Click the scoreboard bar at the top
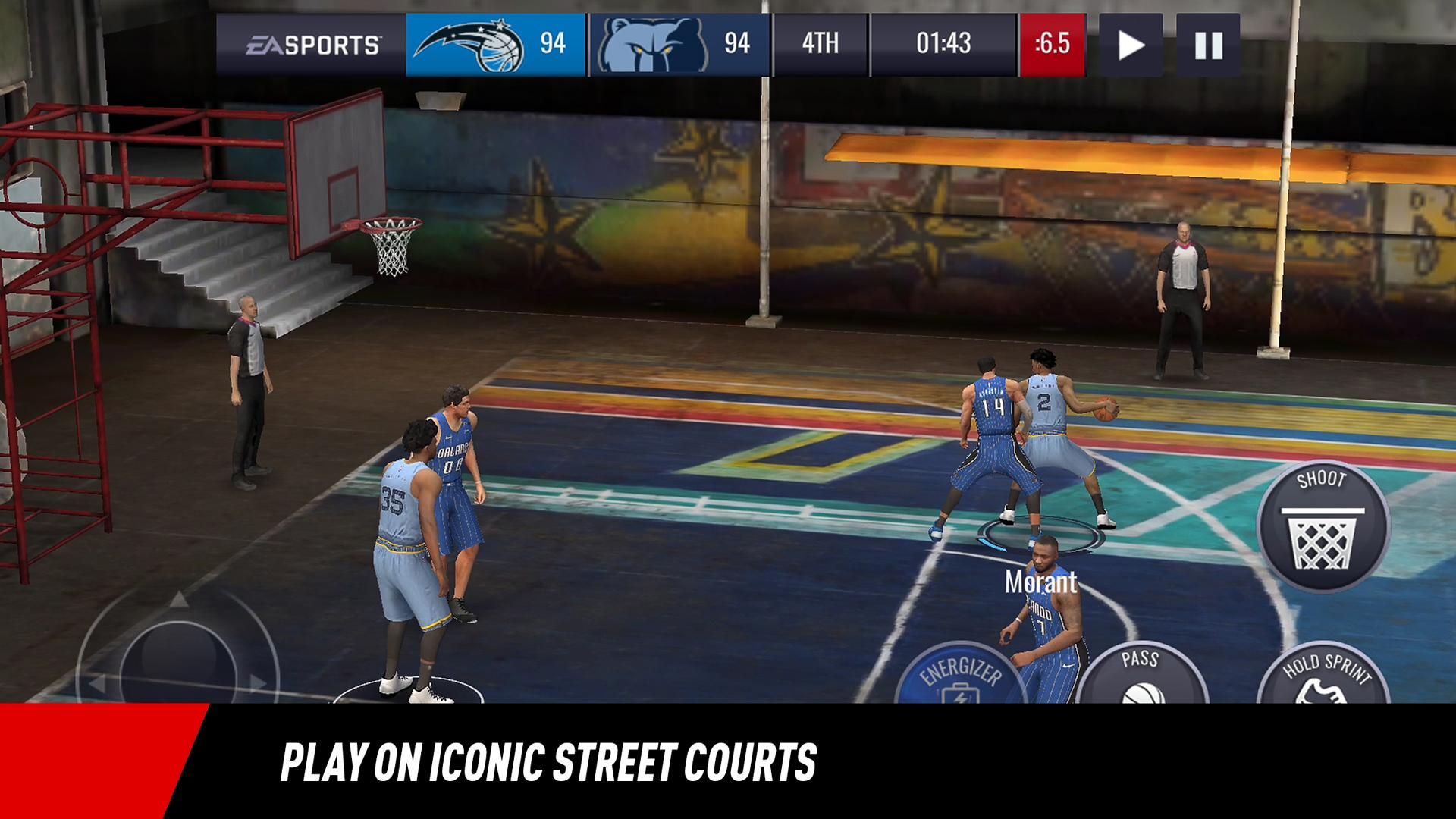Viewport: 1456px width, 819px height. (x=728, y=44)
